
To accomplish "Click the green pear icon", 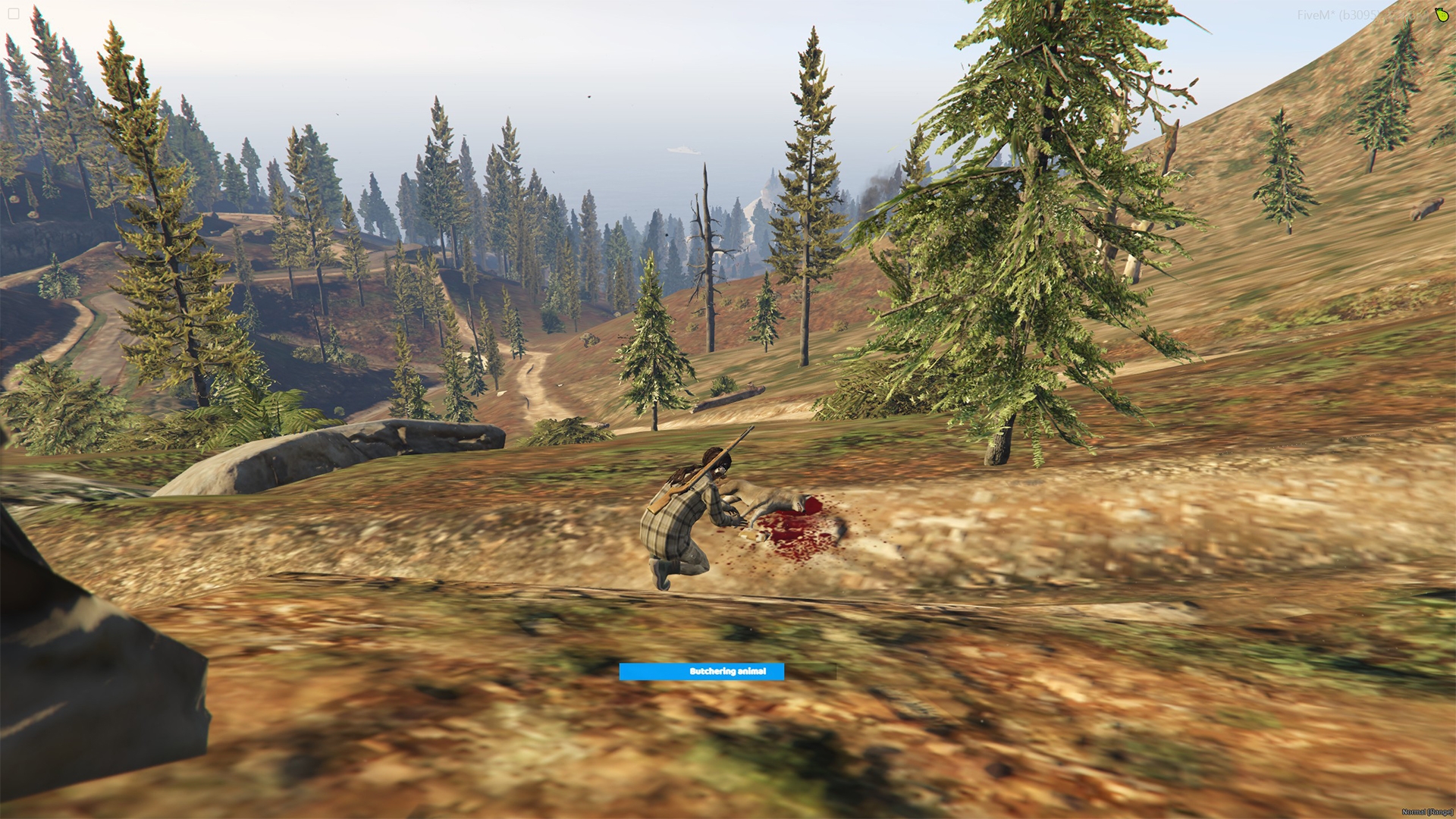I will (1441, 15).
